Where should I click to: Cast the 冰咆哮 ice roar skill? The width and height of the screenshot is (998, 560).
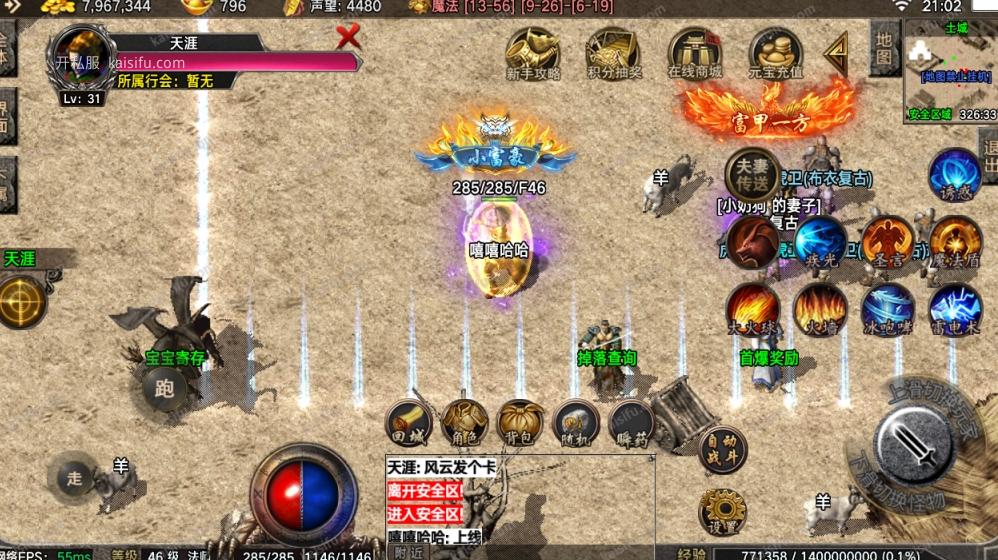888,309
